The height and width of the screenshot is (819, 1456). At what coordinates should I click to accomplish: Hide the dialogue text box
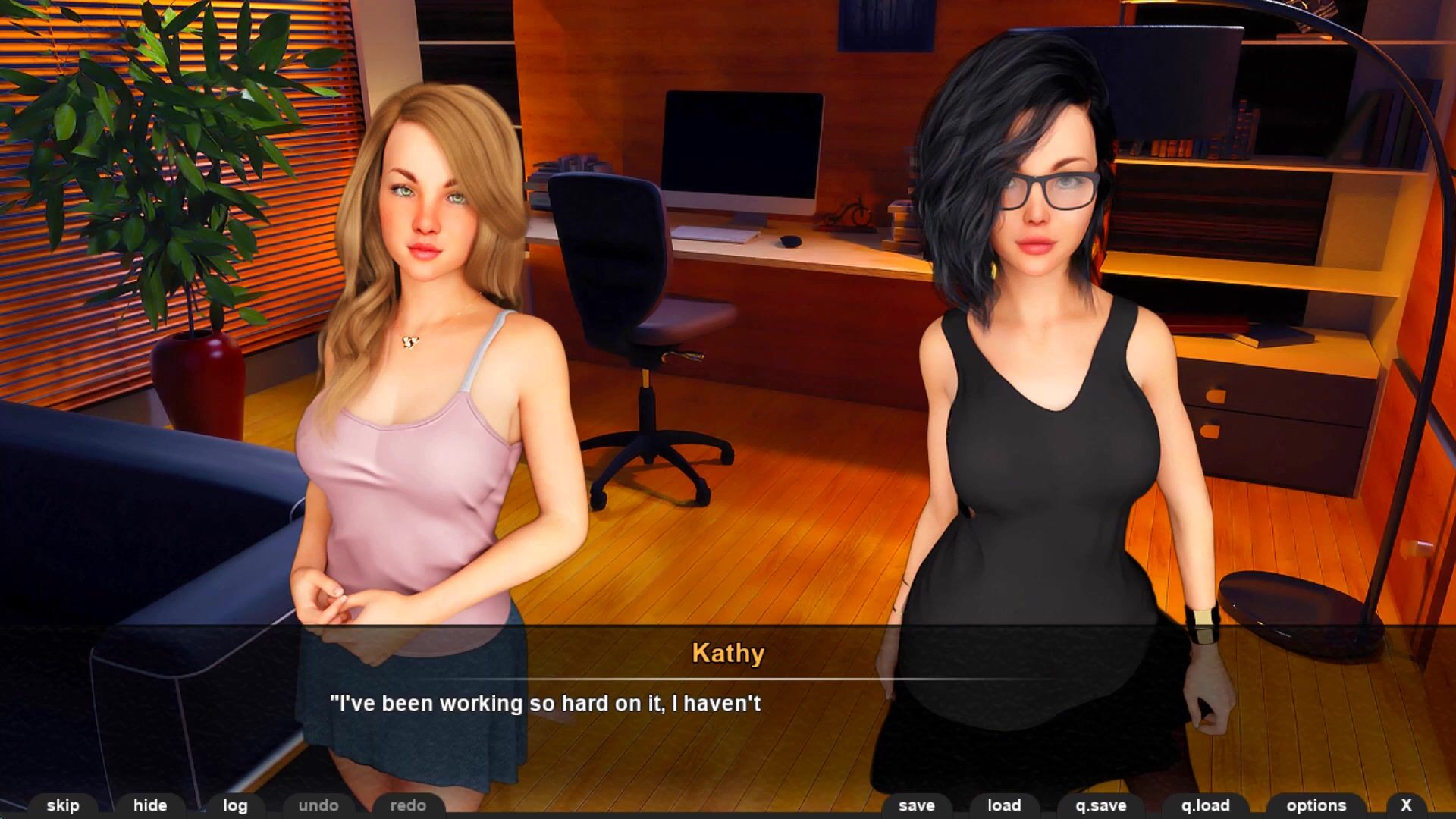[x=150, y=805]
